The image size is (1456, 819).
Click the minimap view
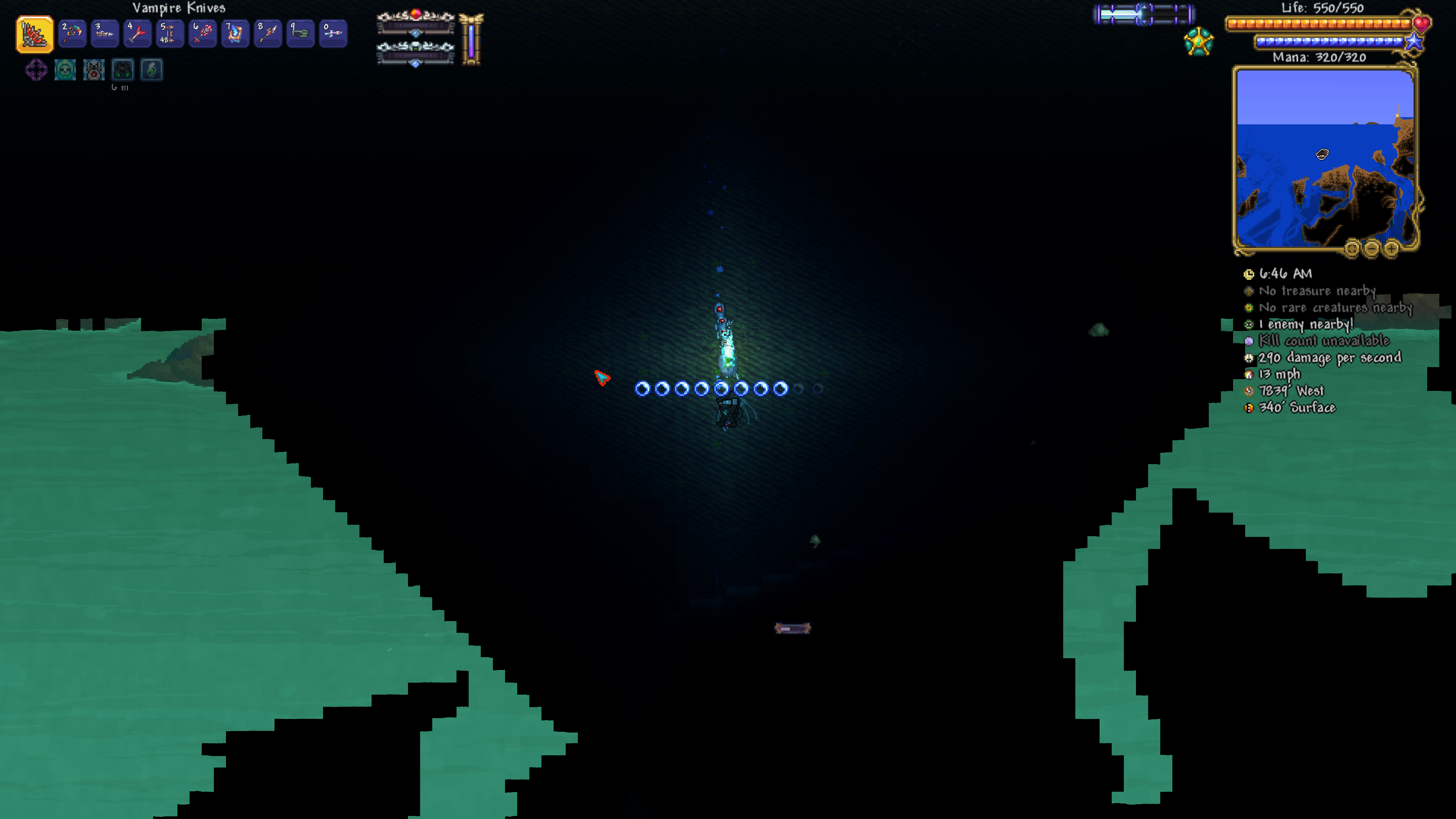coord(1325,158)
